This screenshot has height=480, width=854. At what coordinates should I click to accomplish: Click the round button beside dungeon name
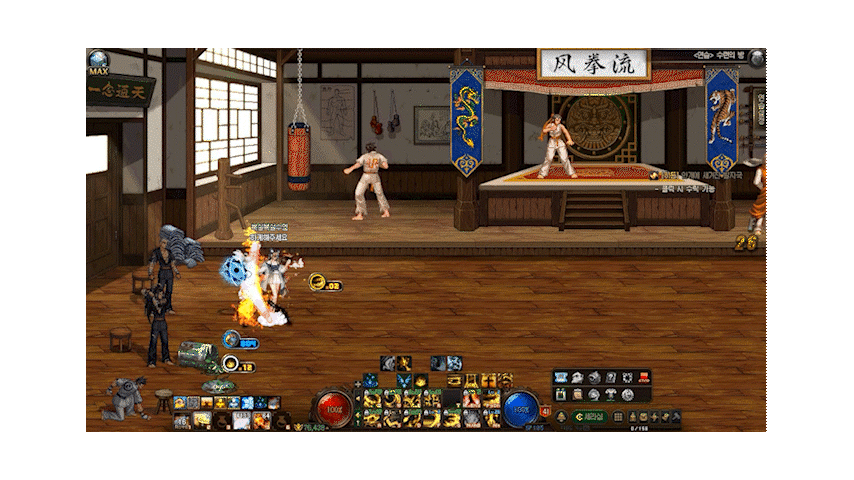click(757, 57)
